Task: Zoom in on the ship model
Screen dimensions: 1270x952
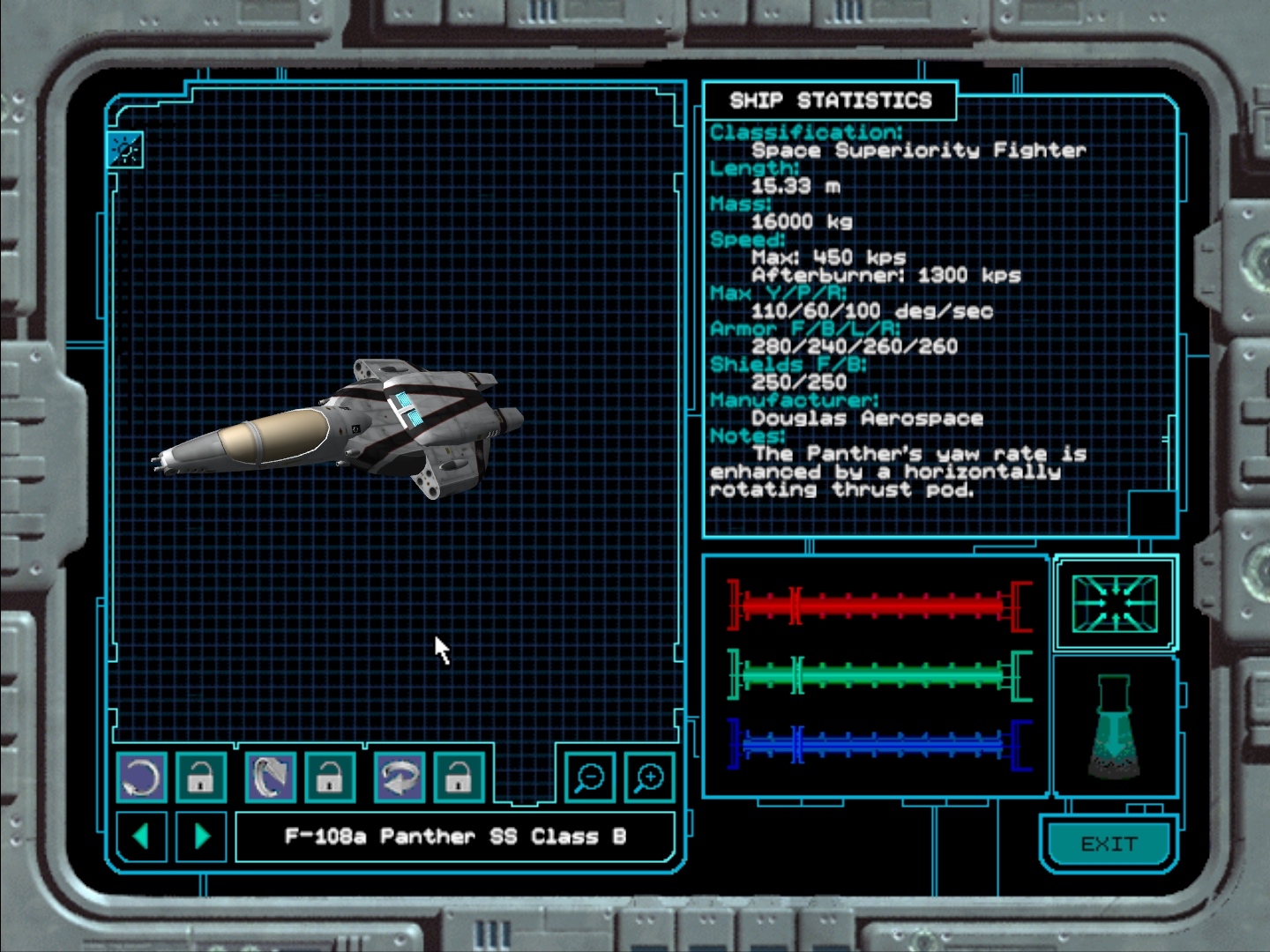Action: coord(649,777)
